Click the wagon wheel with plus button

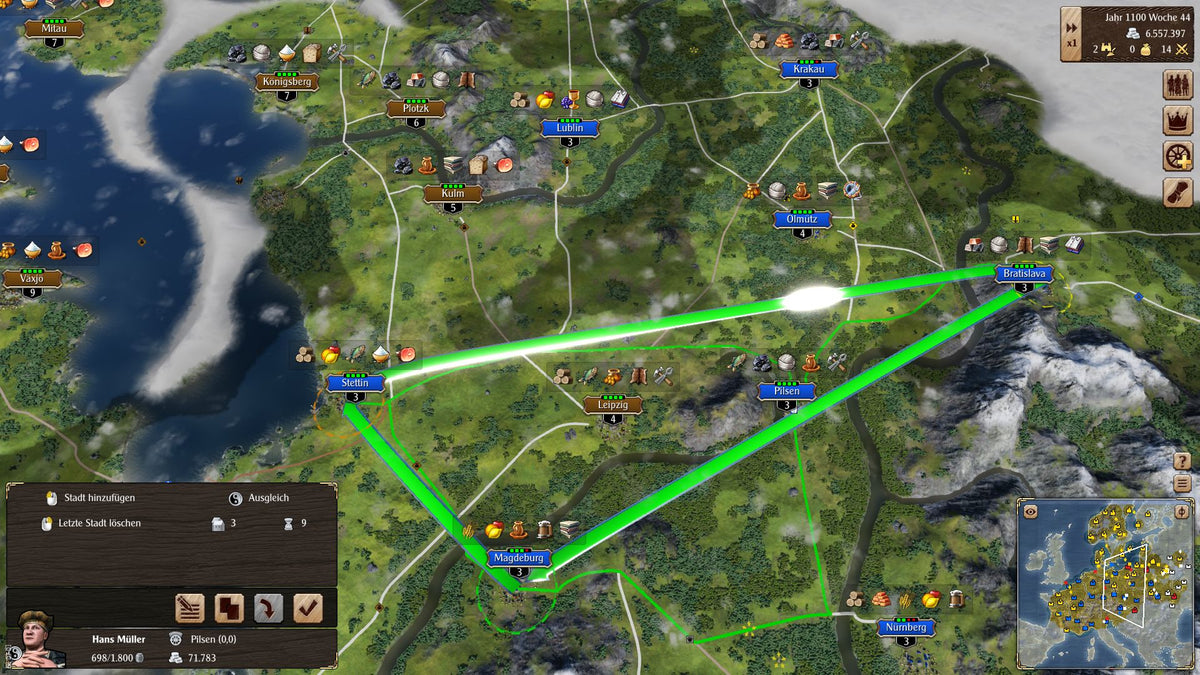pos(1178,156)
